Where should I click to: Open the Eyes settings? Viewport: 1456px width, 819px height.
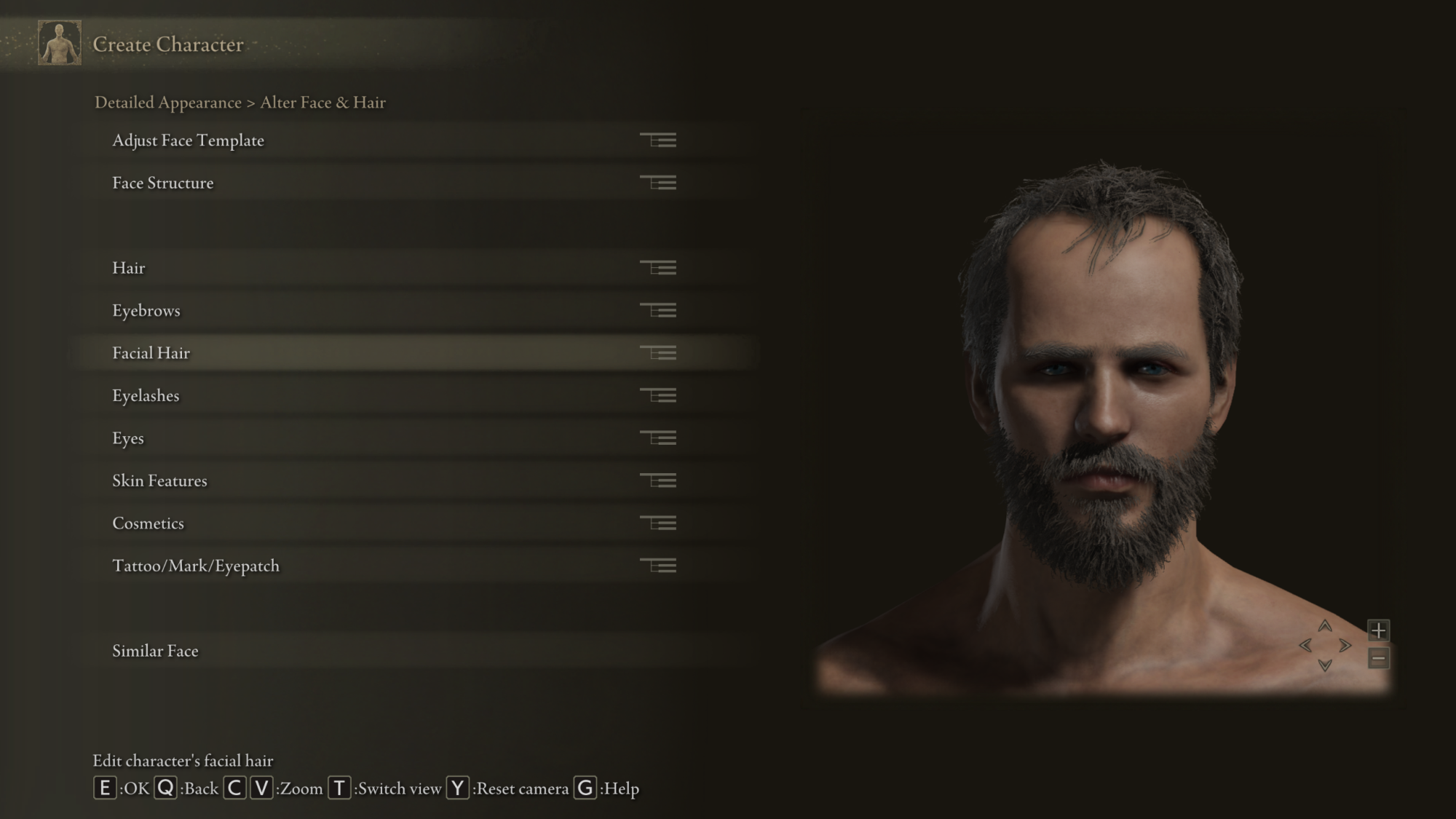[x=128, y=438]
